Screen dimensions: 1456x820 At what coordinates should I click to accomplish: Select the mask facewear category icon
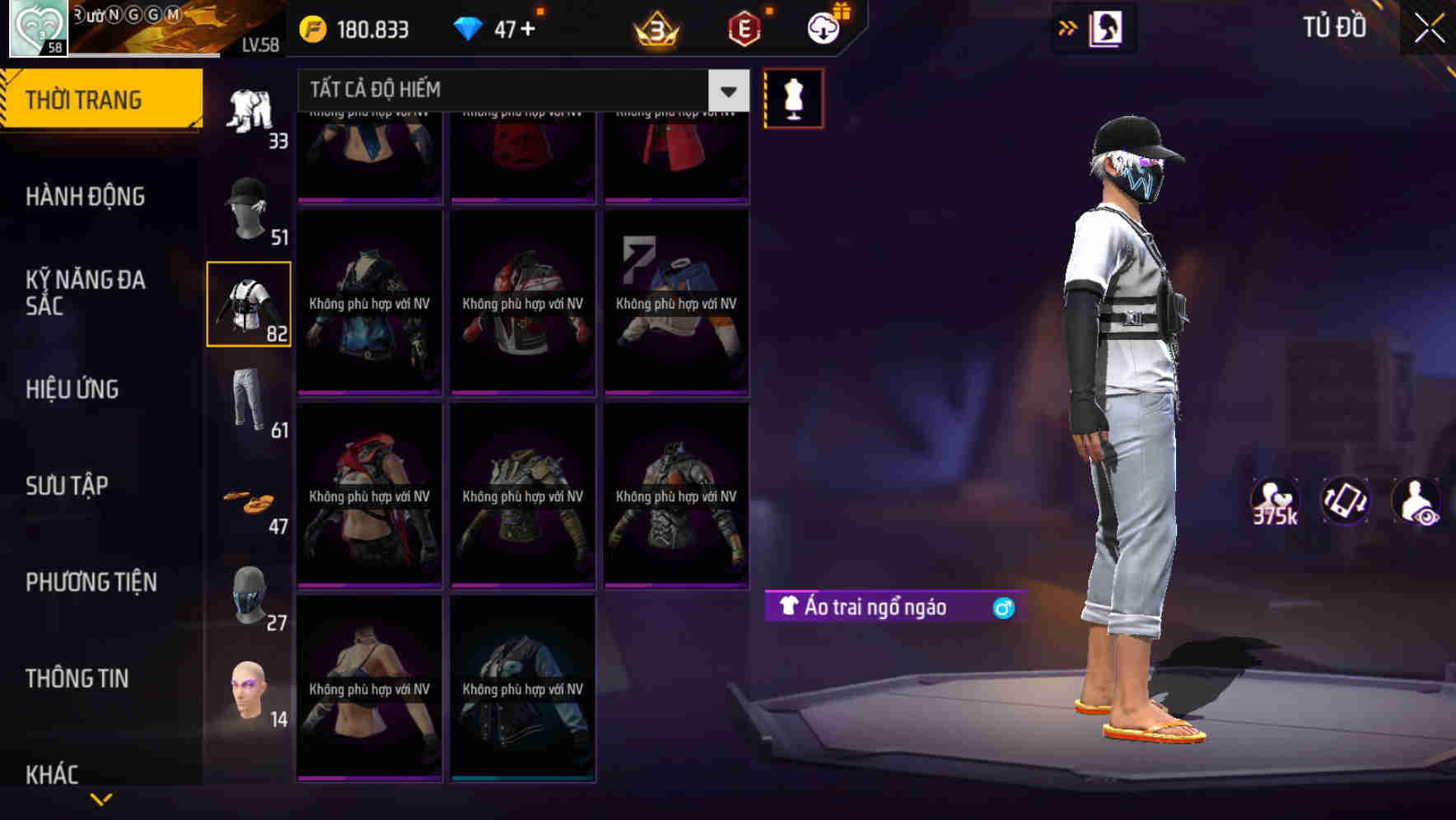click(248, 594)
